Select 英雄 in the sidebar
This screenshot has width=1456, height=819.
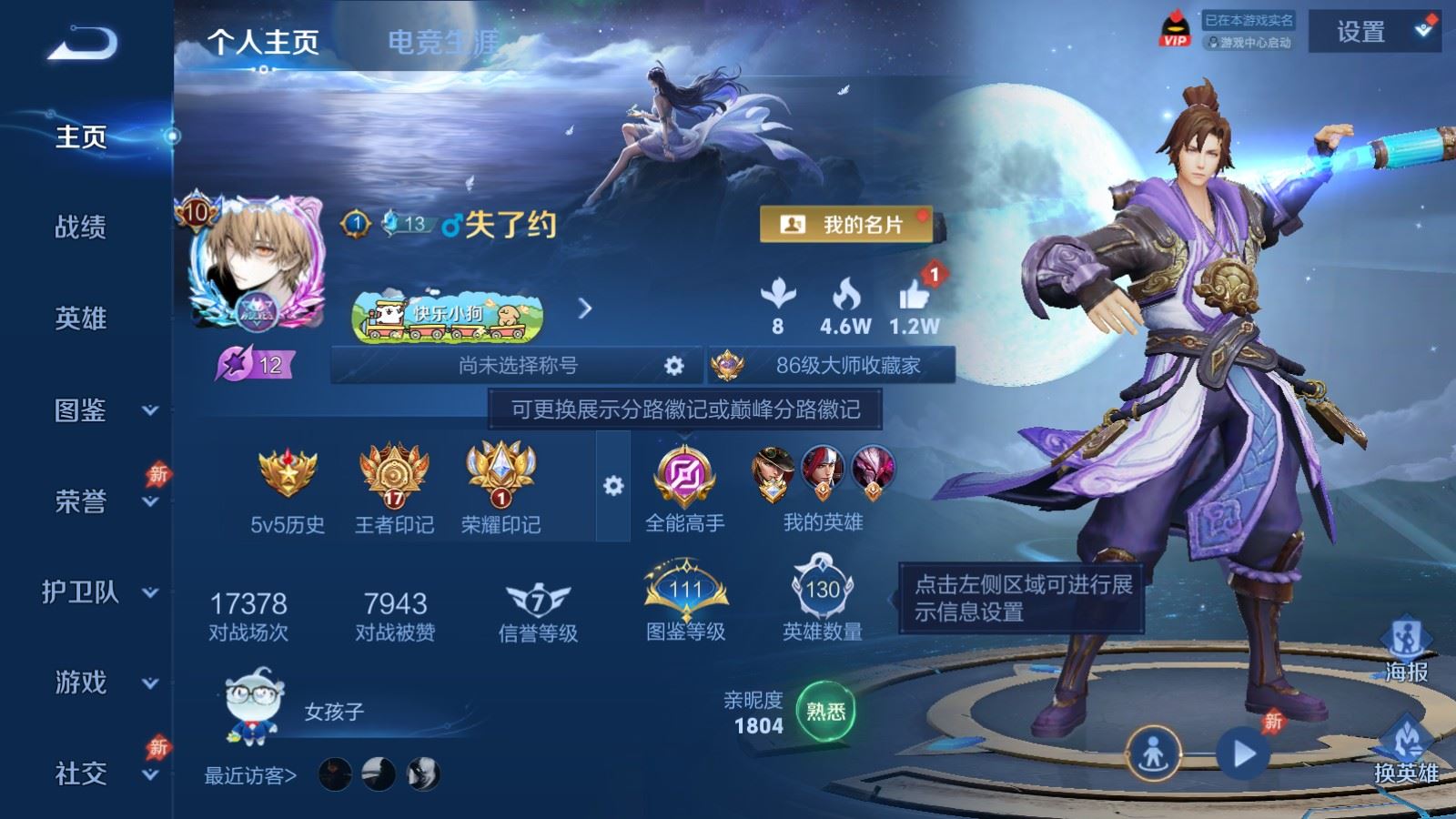81,318
